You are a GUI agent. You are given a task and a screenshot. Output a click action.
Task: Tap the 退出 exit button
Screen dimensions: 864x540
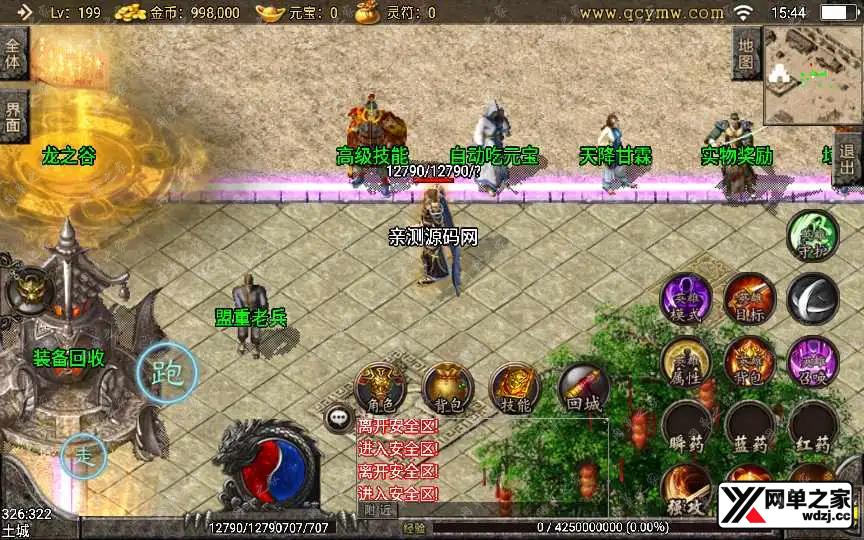click(x=847, y=161)
